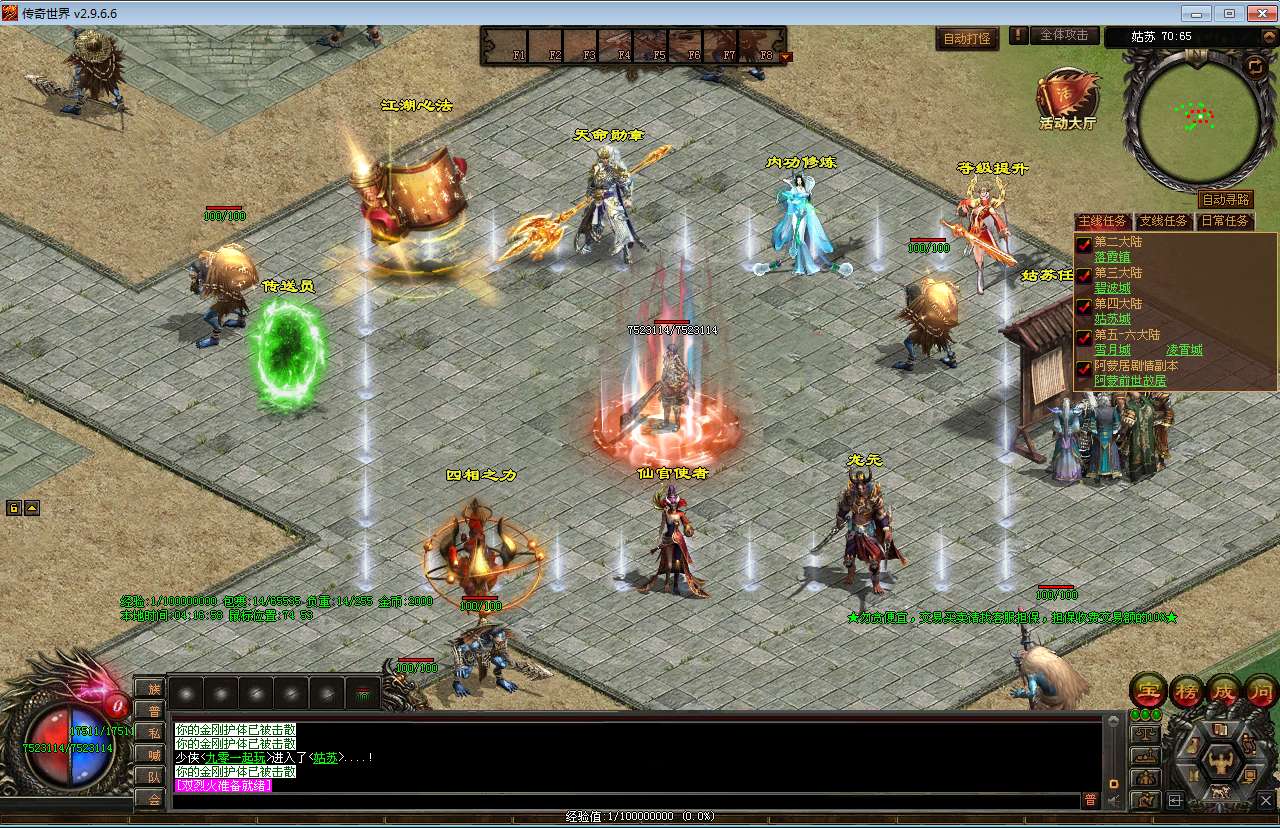Switch to the 日常任务 daily quest tab
1280x828 pixels.
tap(1224, 221)
